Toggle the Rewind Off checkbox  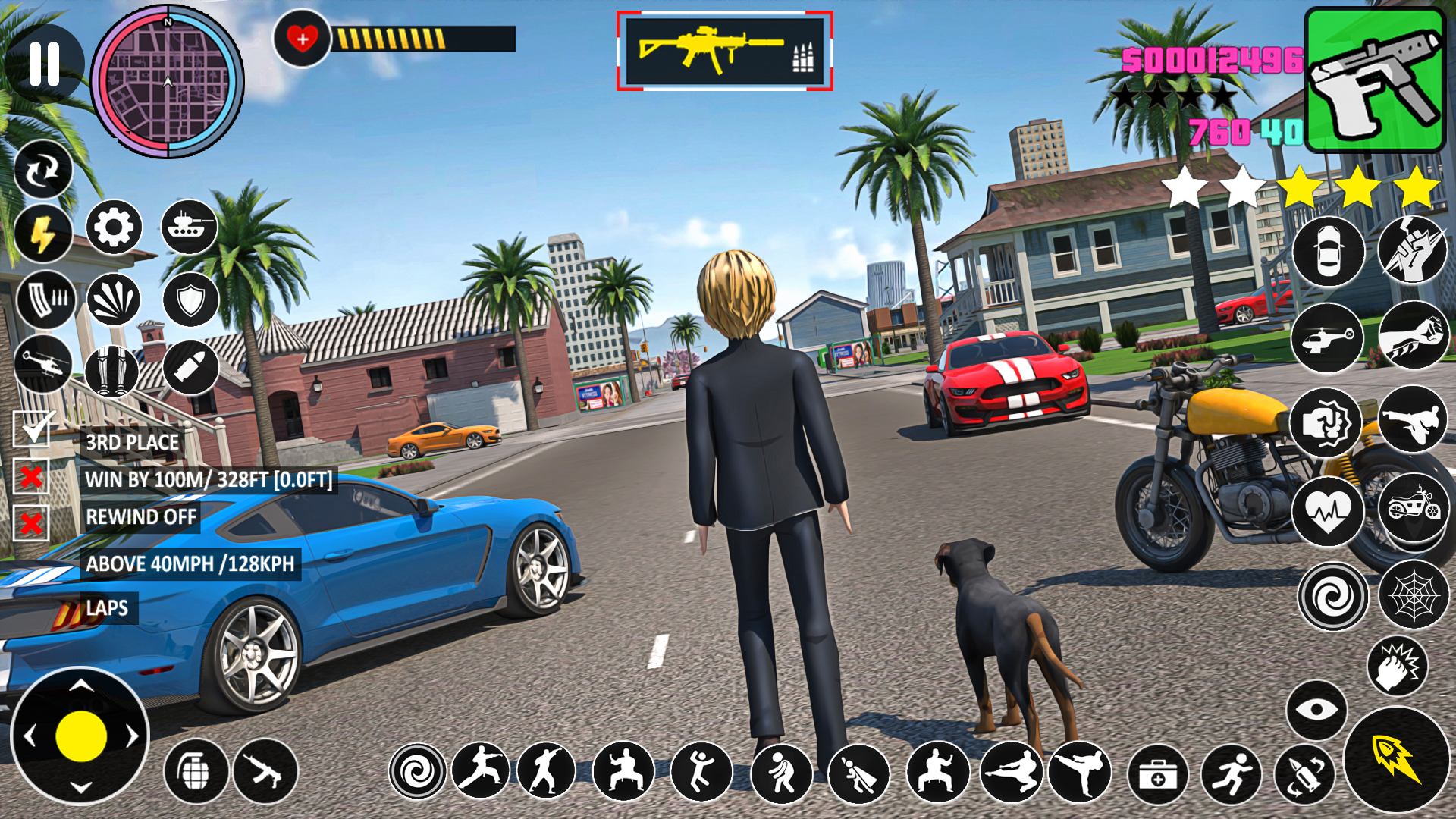[32, 523]
